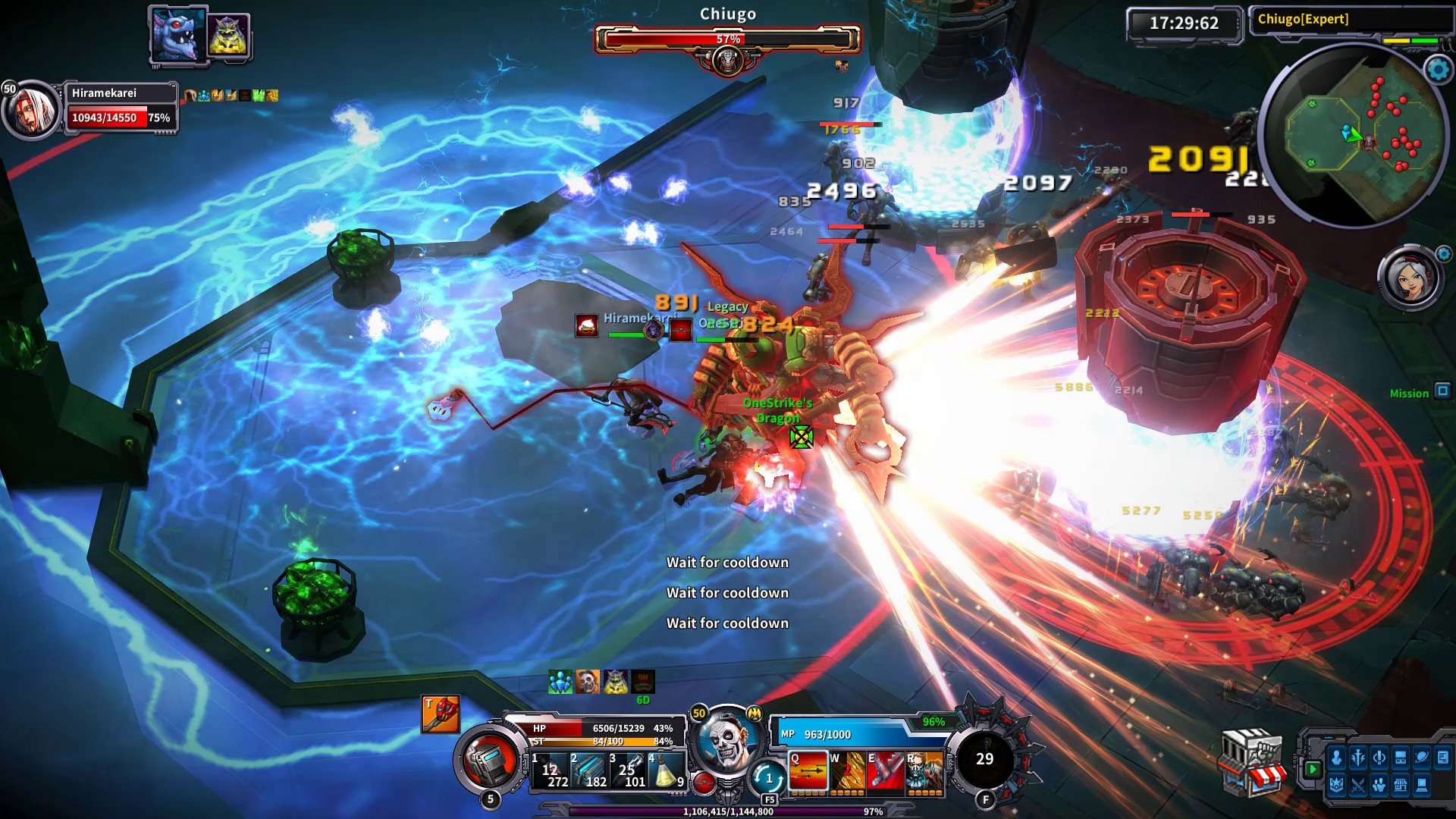The width and height of the screenshot is (1456, 819).
Task: Select party member Hiramekarei's portrait
Action: click(x=30, y=110)
